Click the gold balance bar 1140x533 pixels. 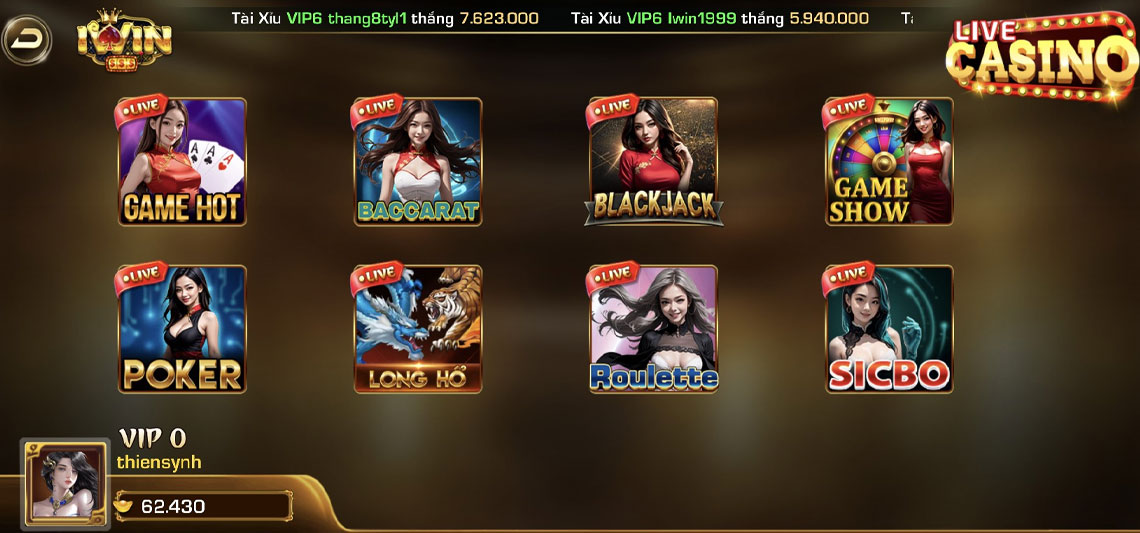coord(203,506)
